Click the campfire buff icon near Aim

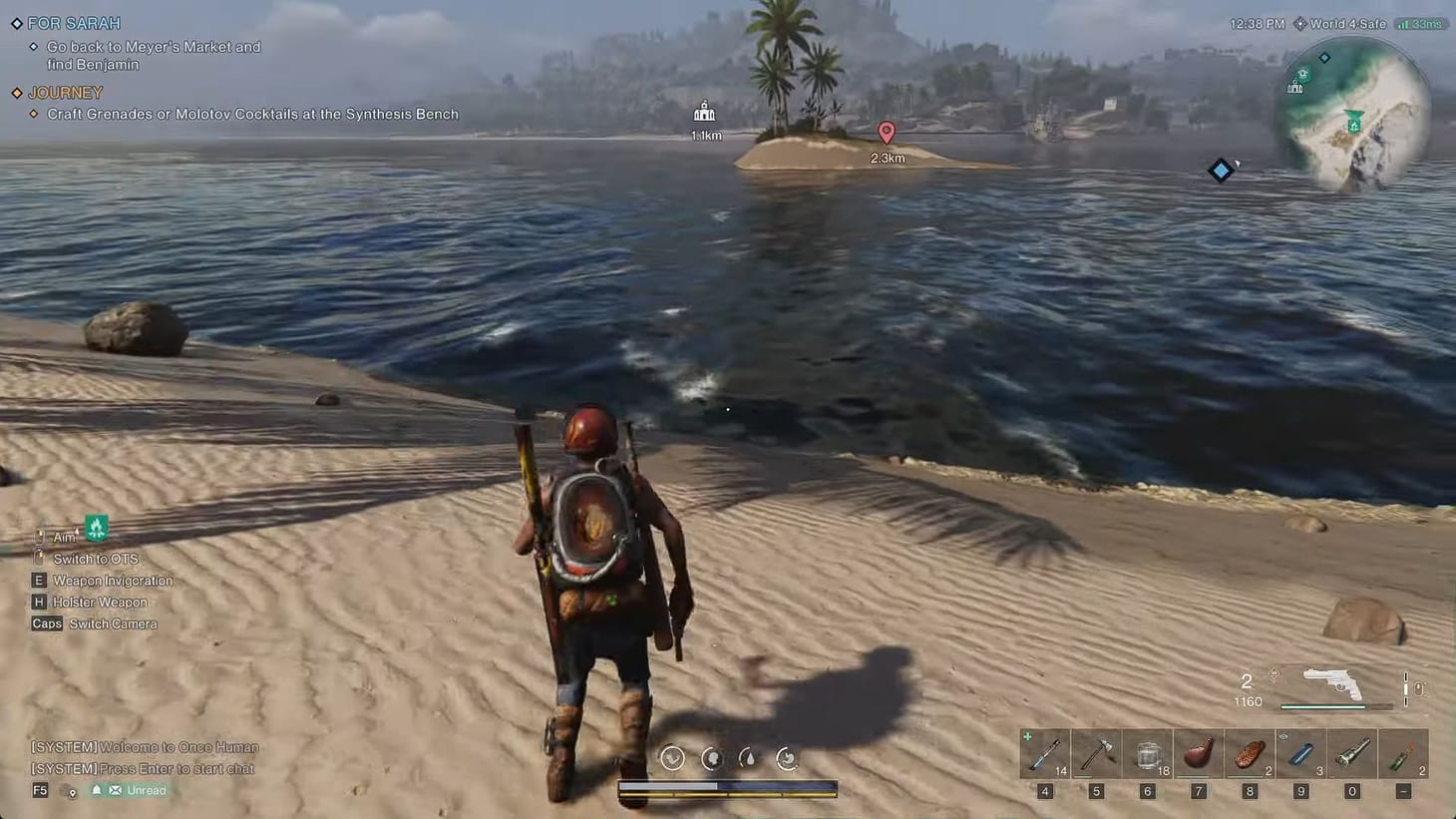pos(96,527)
